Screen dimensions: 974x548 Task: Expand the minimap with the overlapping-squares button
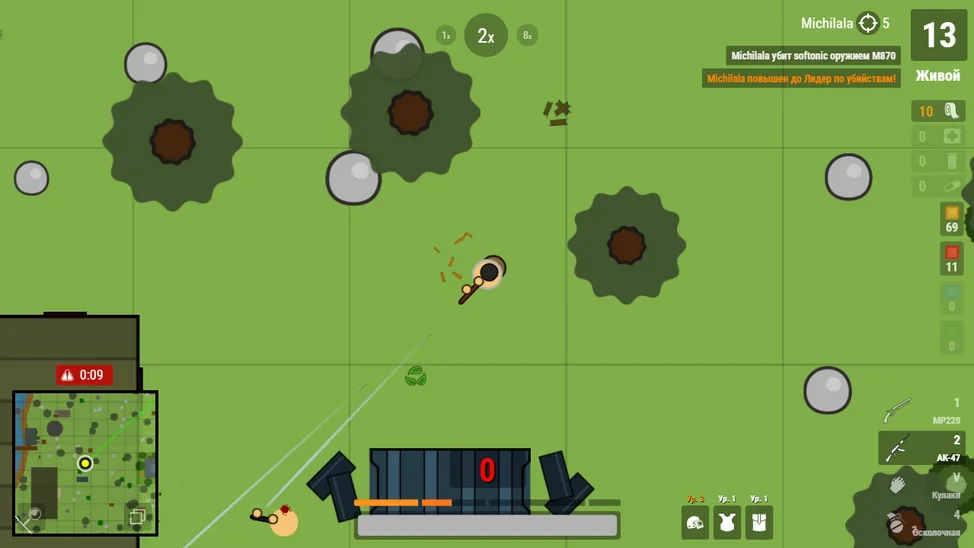(x=137, y=516)
